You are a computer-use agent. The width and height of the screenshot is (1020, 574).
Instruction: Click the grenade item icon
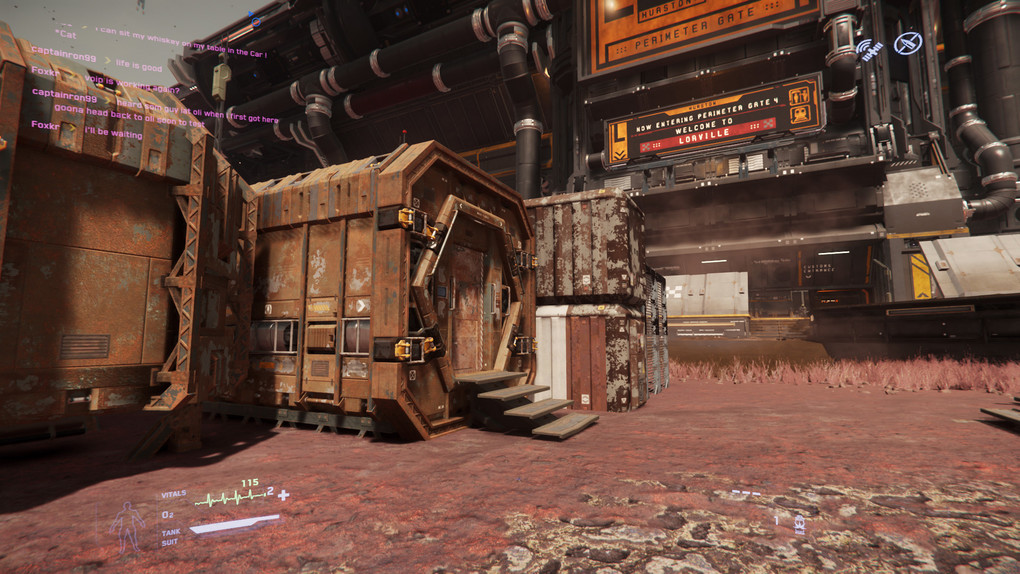pos(798,523)
